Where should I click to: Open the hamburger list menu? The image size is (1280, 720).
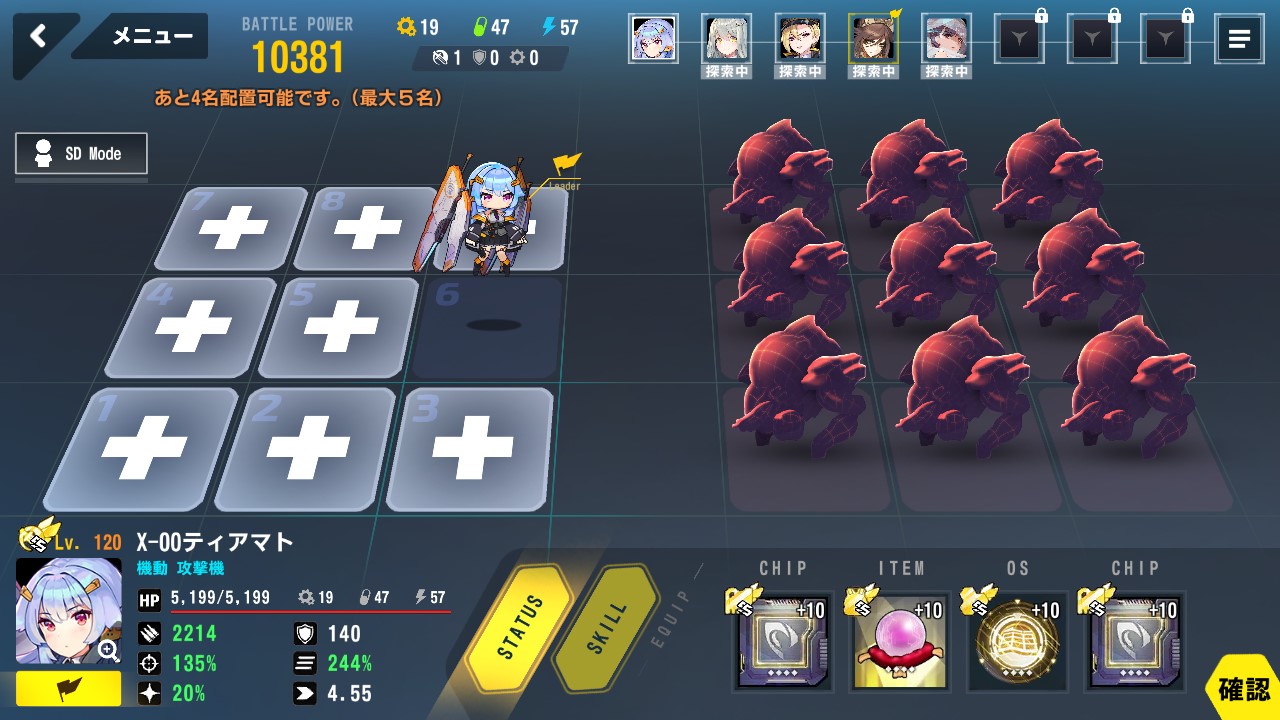(1238, 40)
